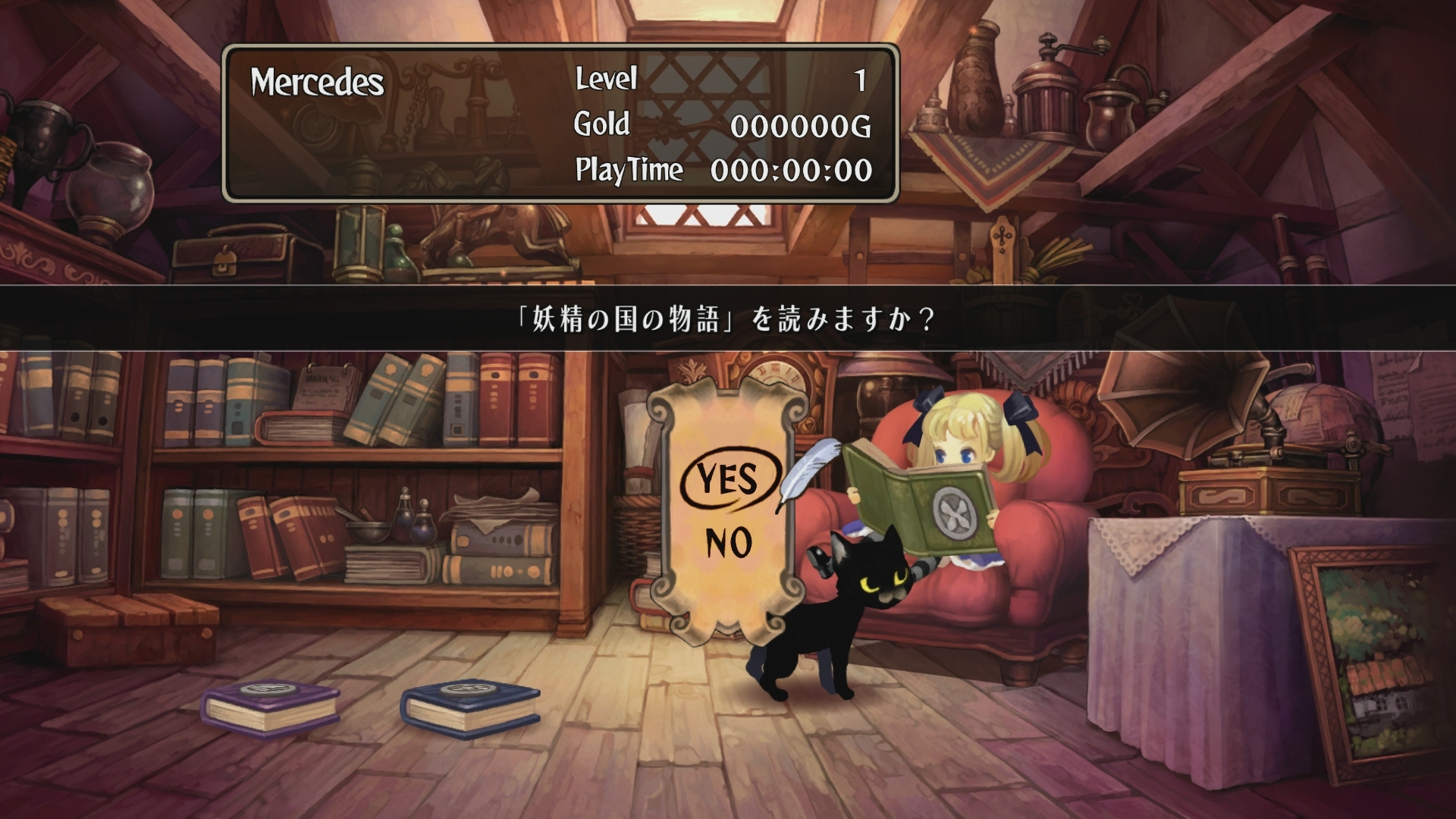Choose NO to decline reading the story
1456x819 pixels.
pos(730,542)
